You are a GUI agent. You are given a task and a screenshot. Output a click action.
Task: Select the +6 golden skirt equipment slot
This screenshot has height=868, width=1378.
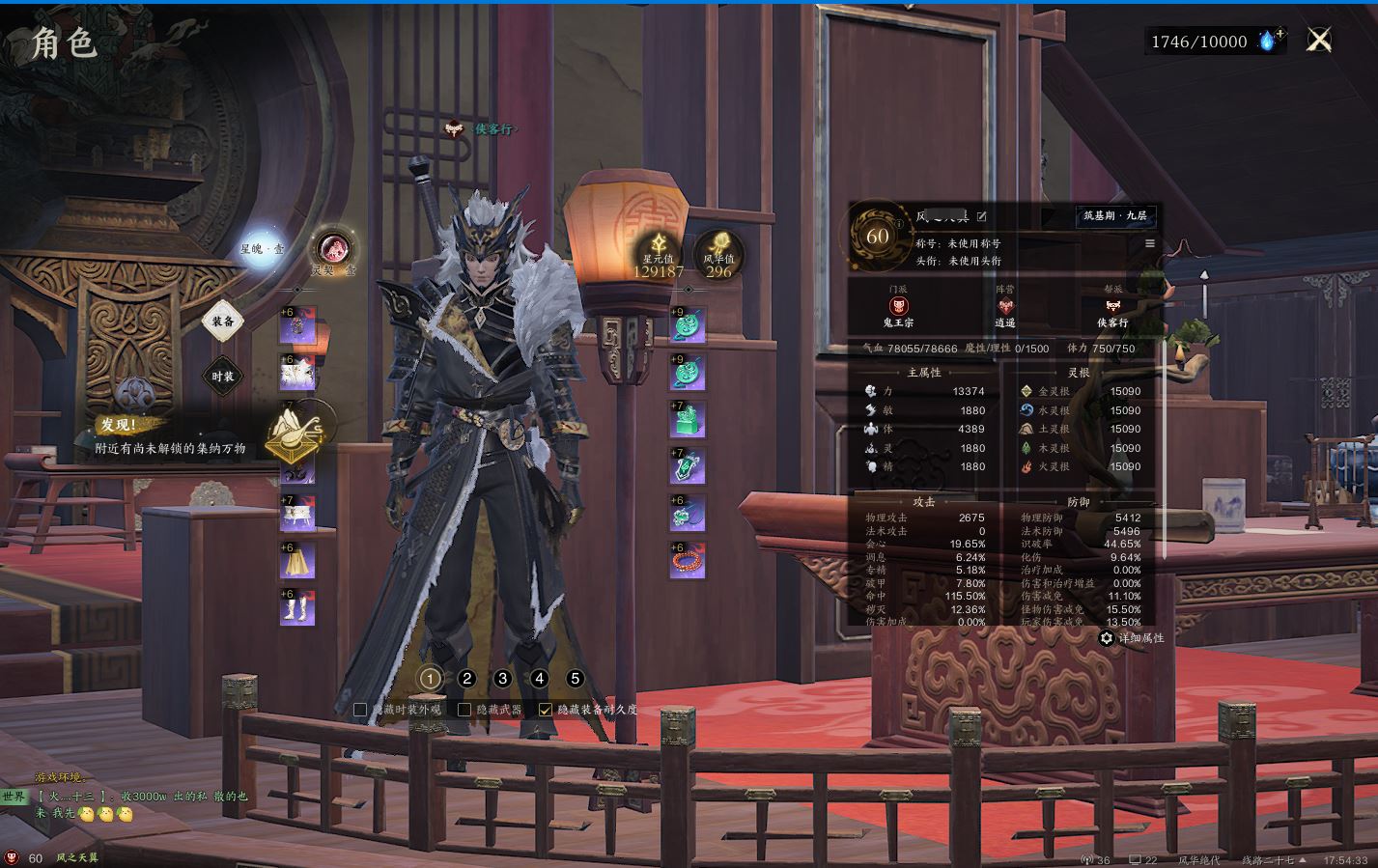coord(297,561)
